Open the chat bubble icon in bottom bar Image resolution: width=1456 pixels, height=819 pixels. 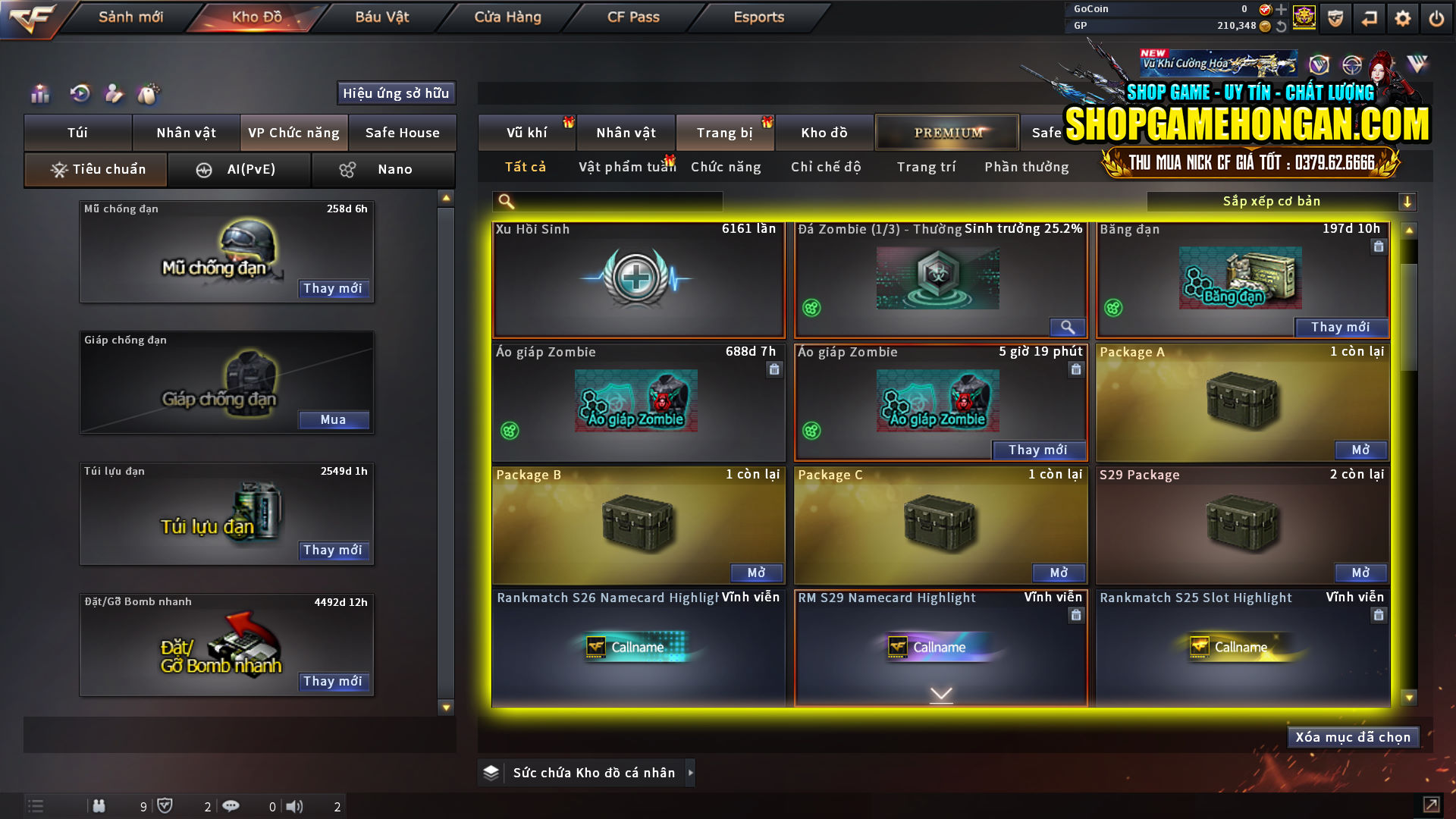coord(231,806)
